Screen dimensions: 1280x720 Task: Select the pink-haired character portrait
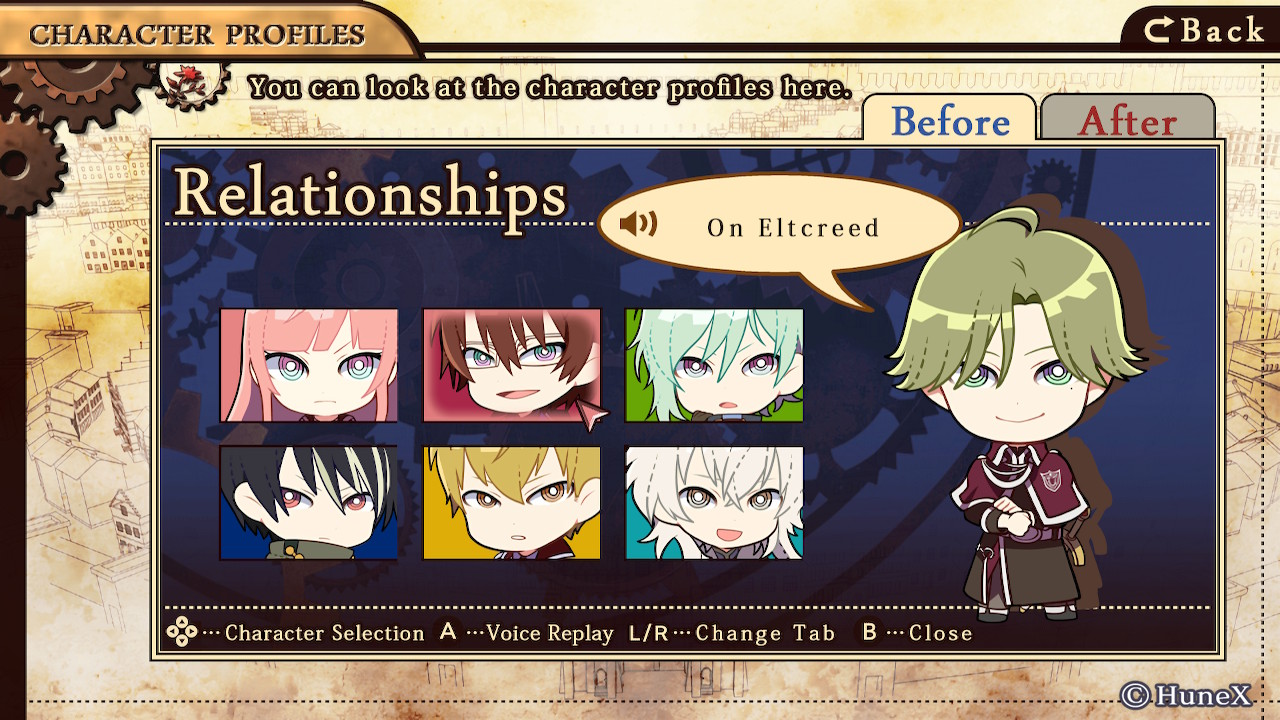point(309,365)
